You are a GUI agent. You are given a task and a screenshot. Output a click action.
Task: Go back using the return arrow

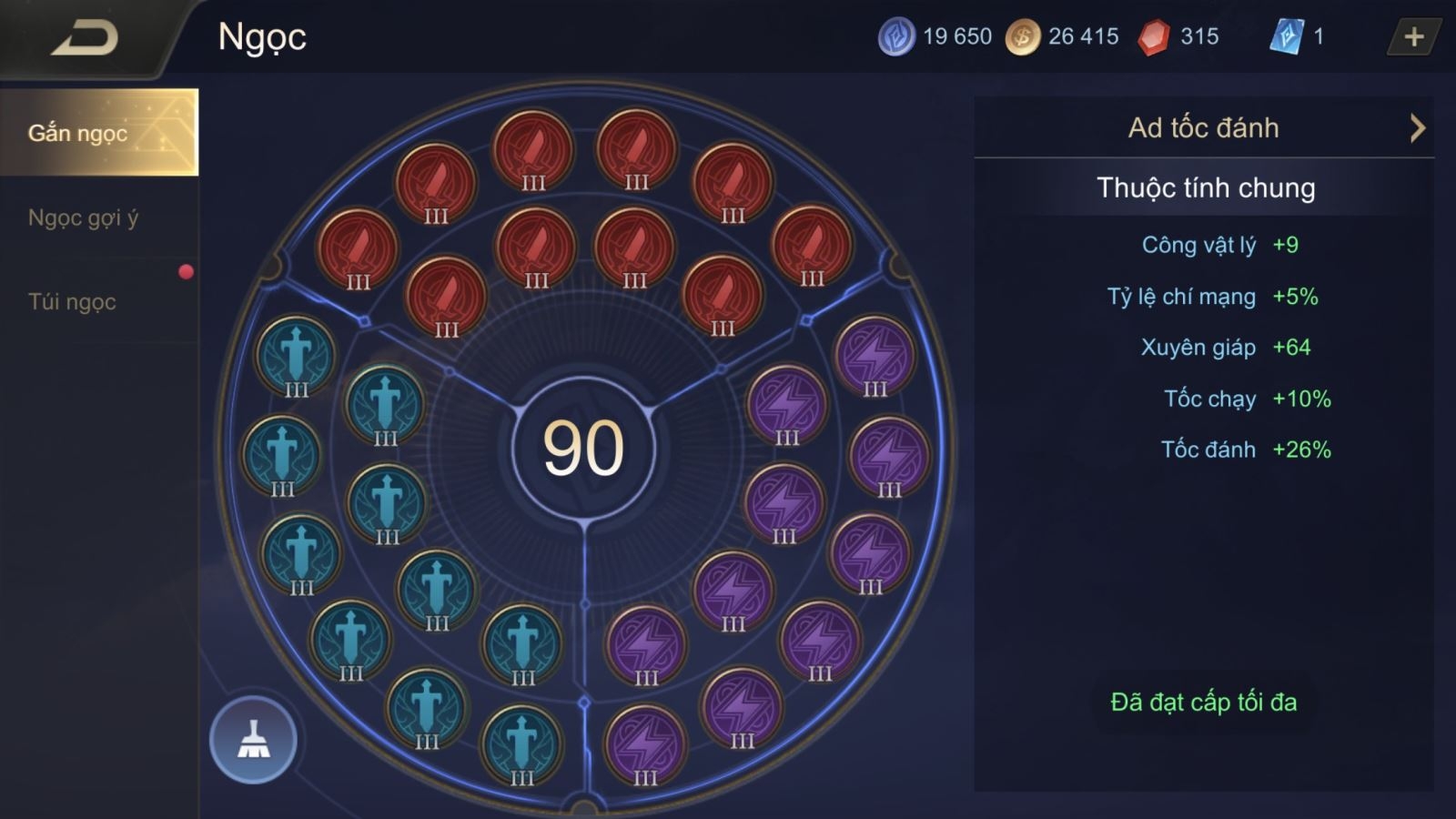85,38
